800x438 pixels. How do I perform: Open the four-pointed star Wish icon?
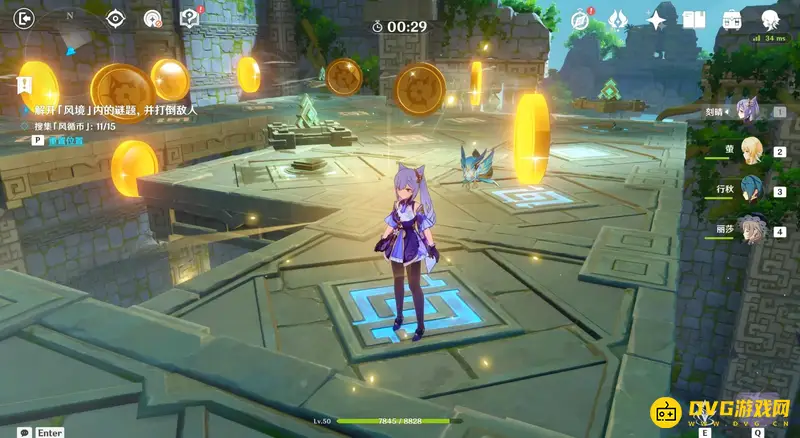coord(657,19)
